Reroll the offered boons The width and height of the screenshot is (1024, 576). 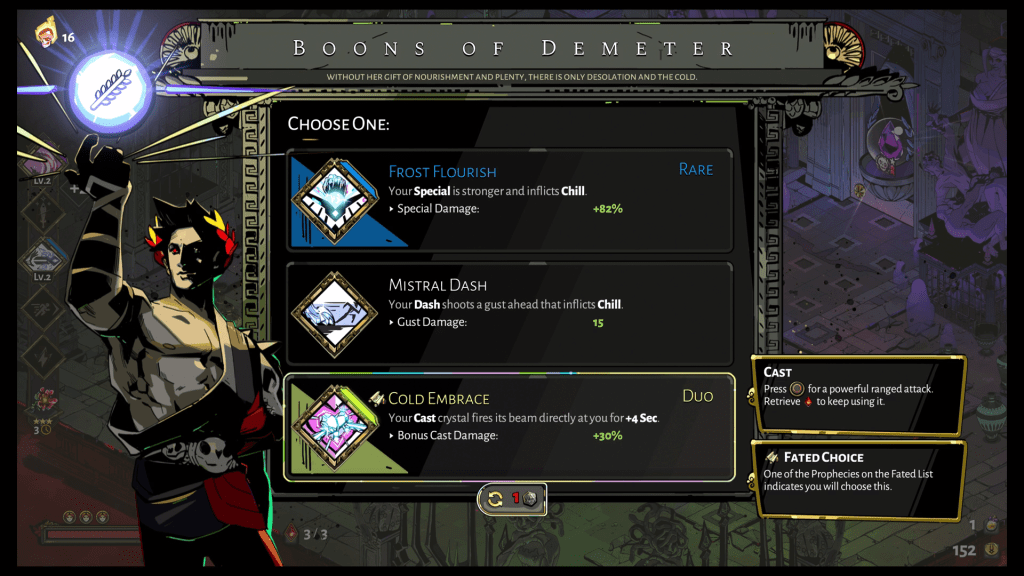pyautogui.click(x=511, y=498)
